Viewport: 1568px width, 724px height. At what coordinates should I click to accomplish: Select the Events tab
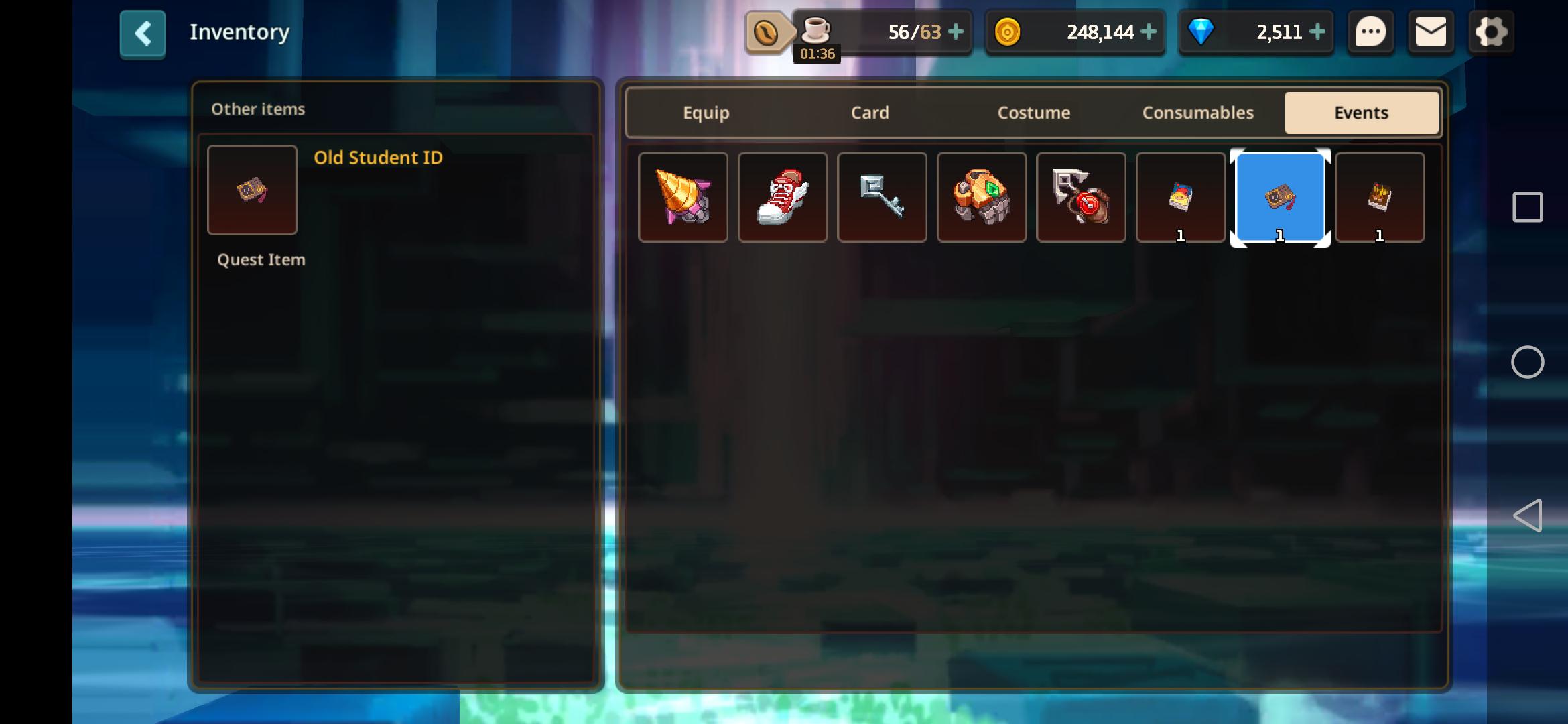1361,113
